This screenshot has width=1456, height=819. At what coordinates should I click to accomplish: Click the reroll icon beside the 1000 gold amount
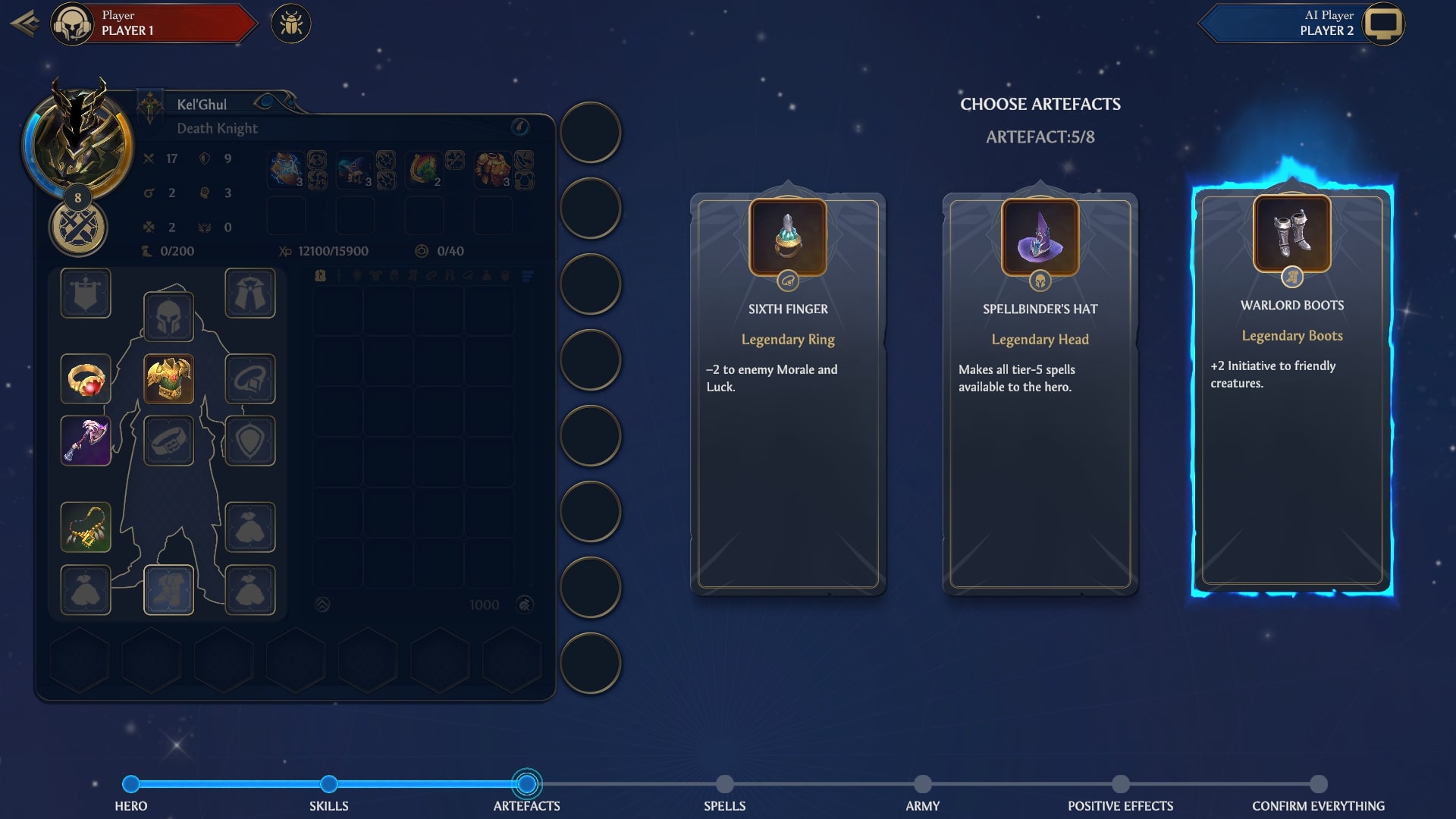pos(523,604)
